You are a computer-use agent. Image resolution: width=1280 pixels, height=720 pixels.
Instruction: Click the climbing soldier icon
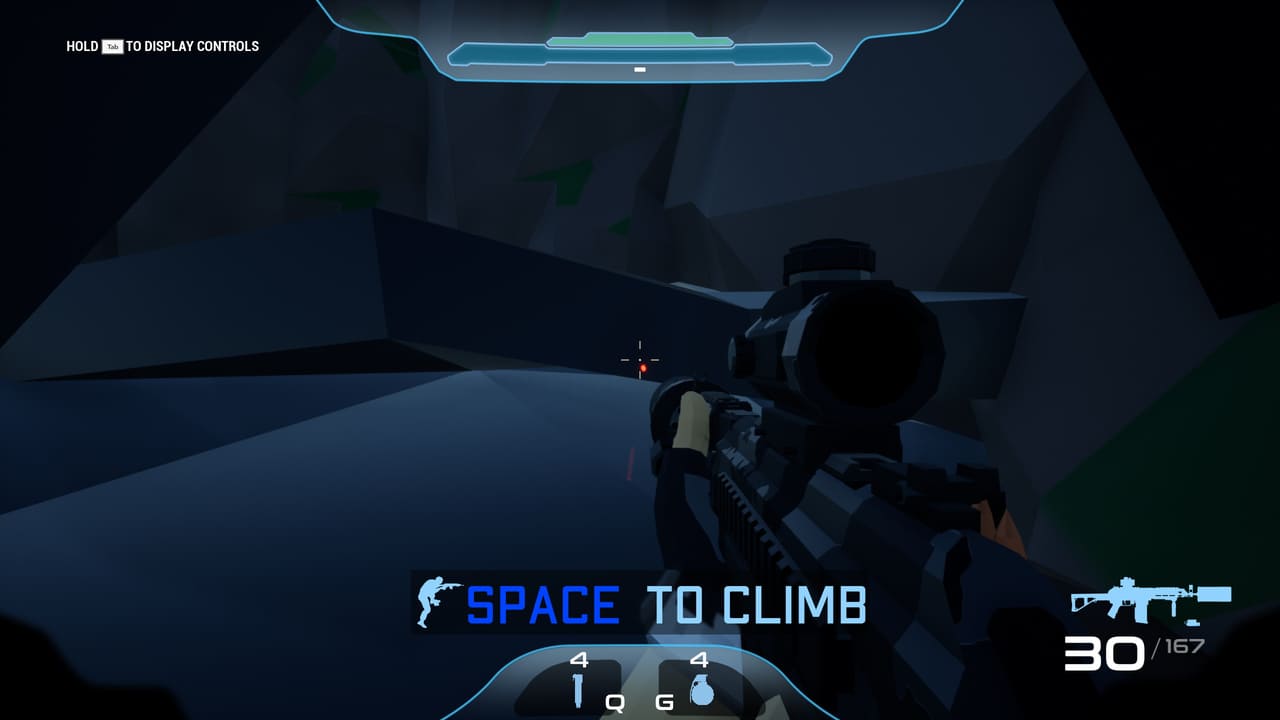tap(433, 600)
